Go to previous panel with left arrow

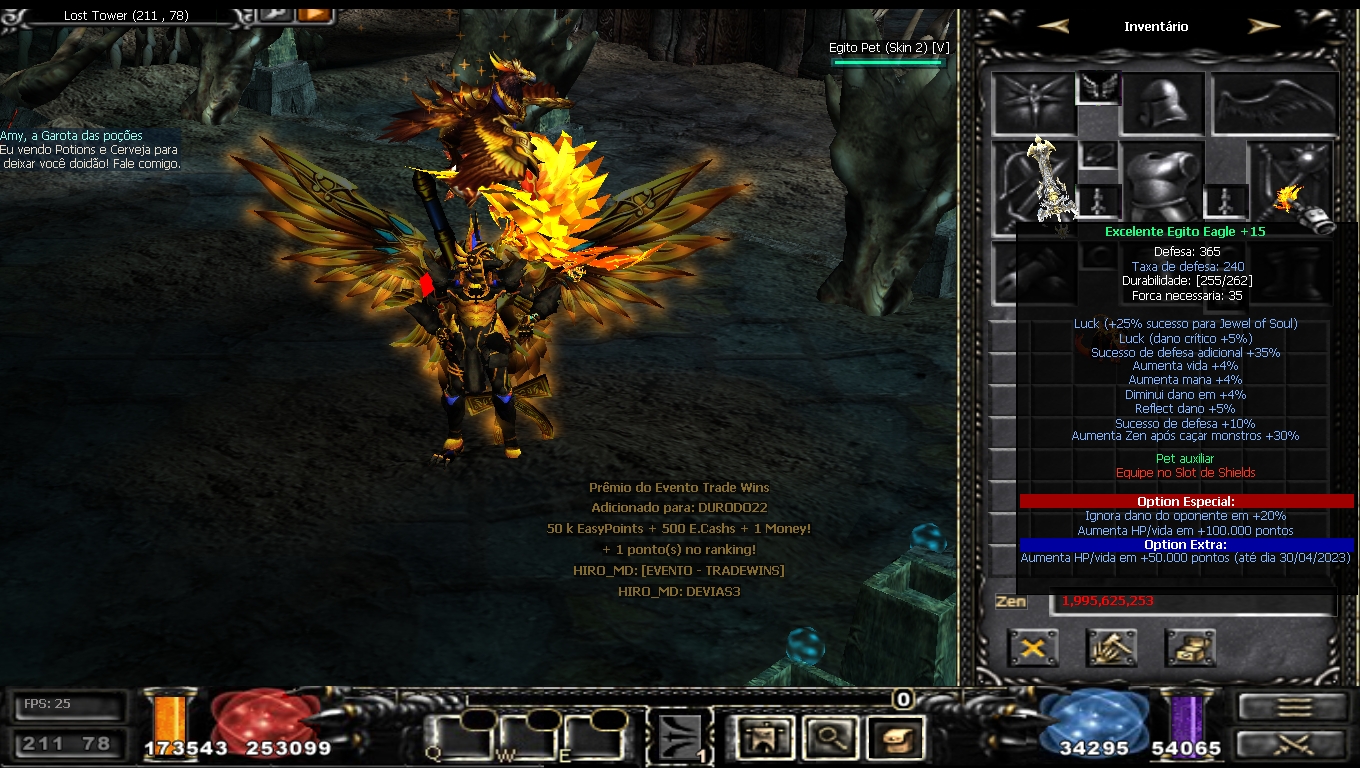[x=1053, y=27]
